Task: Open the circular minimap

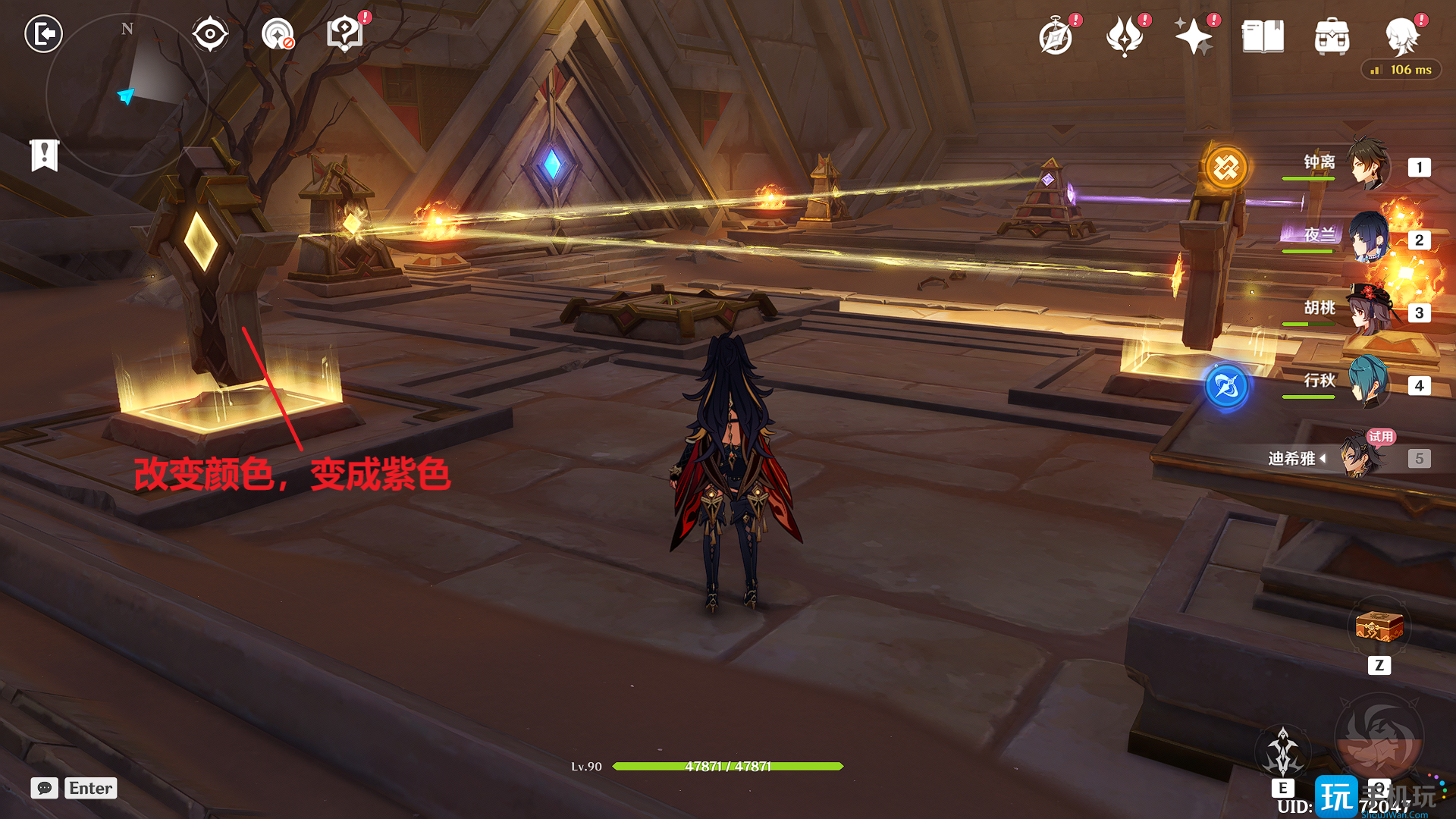Action: click(127, 95)
